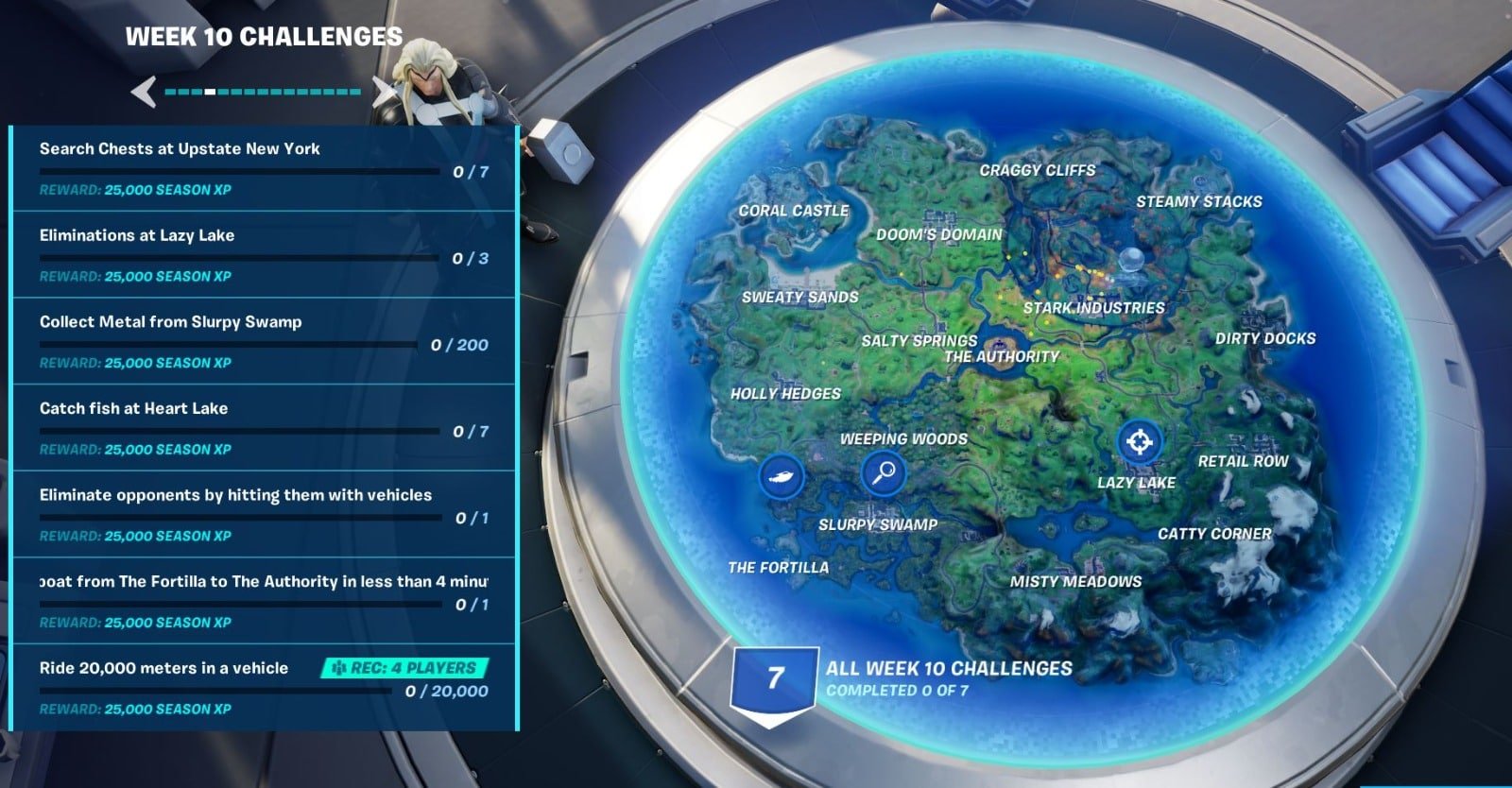Image resolution: width=1512 pixels, height=788 pixels.
Task: Click the magnifying glass map marker
Action: (885, 471)
